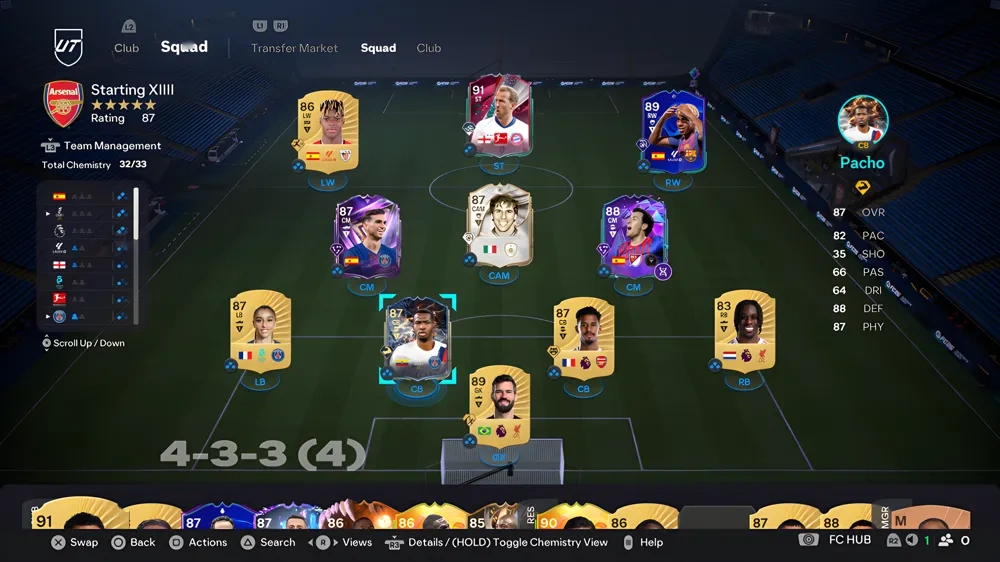The image size is (1000, 562).
Task: Select the 87-rated left back card
Action: click(259, 331)
